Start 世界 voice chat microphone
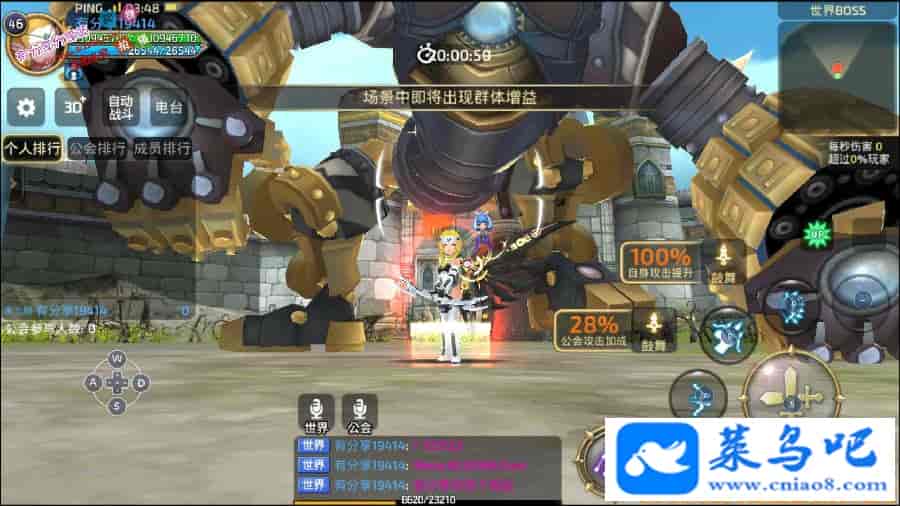 point(316,413)
